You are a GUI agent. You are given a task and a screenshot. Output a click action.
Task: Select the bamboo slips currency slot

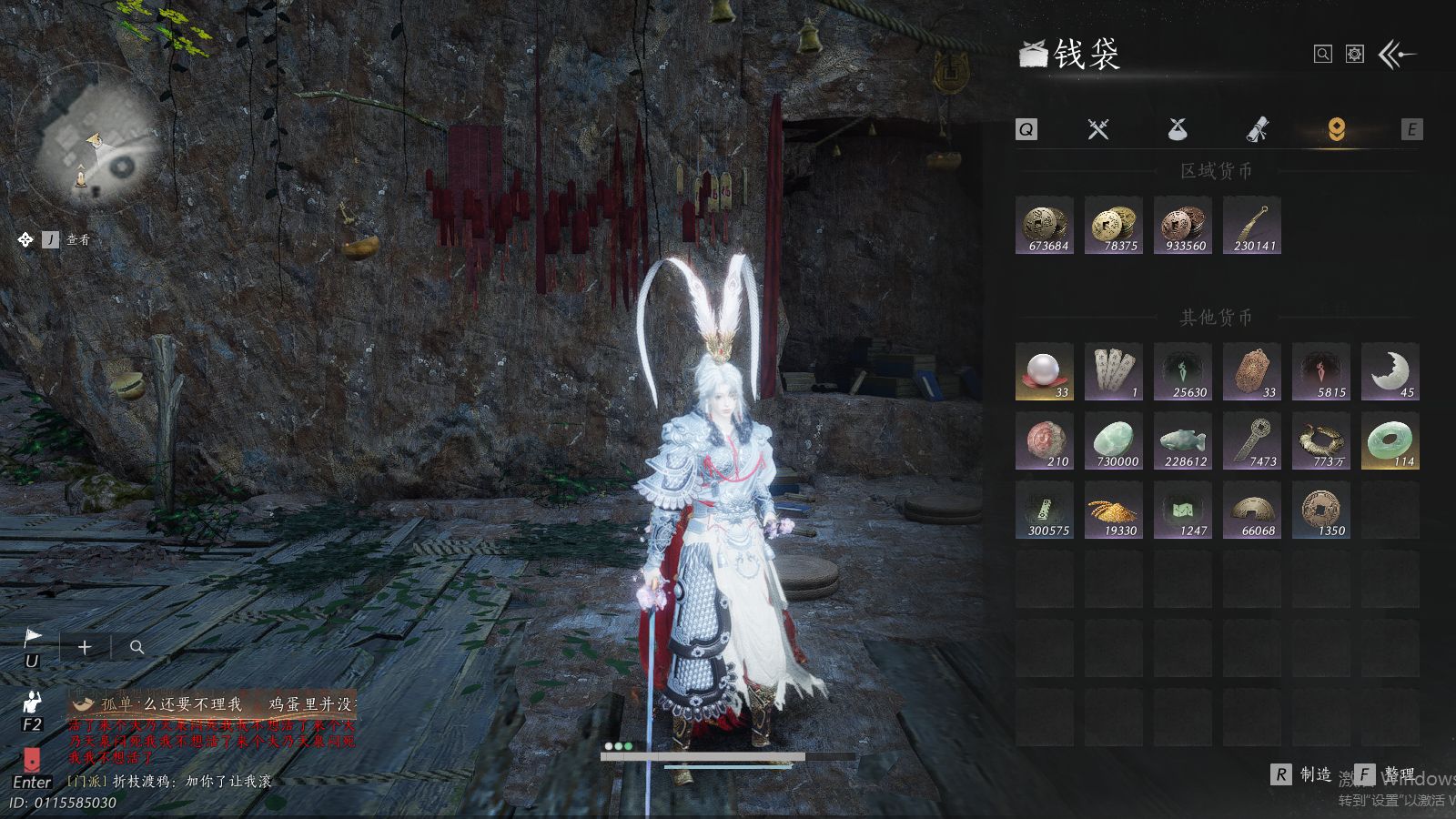[1114, 371]
